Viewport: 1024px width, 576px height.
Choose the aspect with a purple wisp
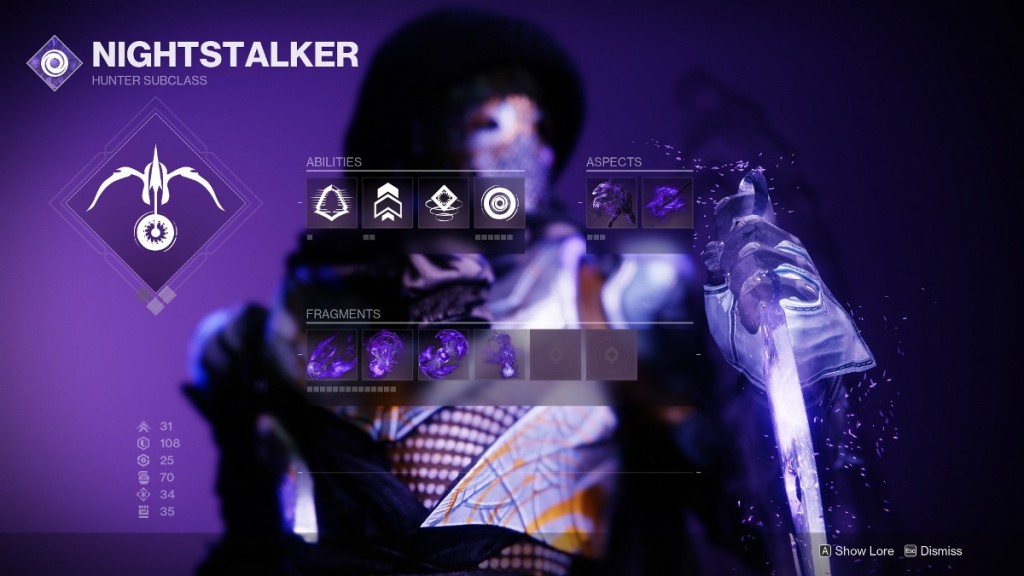coord(667,203)
